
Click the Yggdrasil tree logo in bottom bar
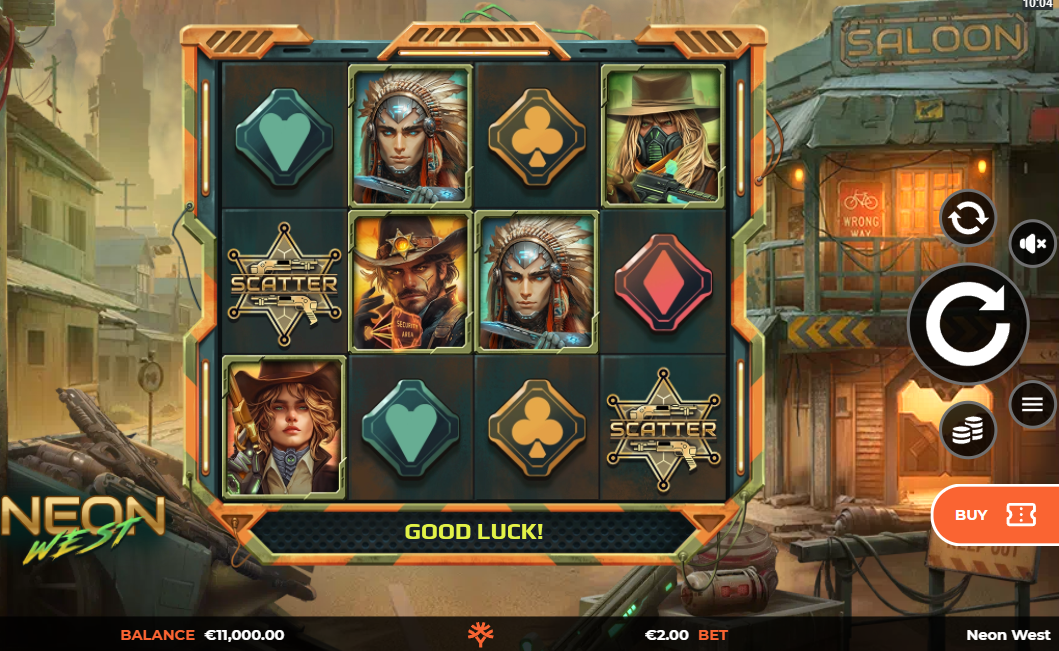click(x=482, y=634)
